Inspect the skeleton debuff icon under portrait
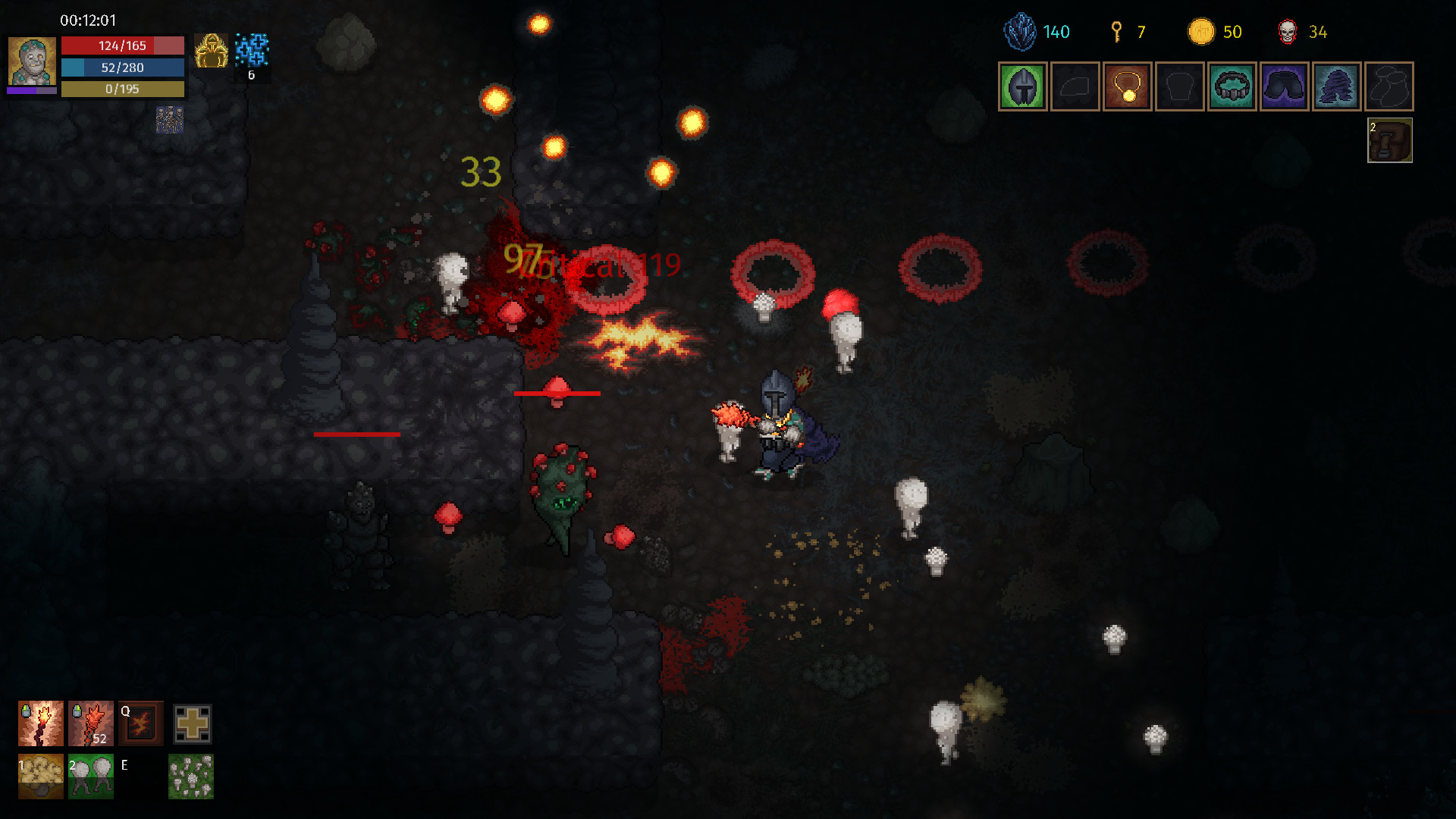The image size is (1456, 819). (x=168, y=120)
